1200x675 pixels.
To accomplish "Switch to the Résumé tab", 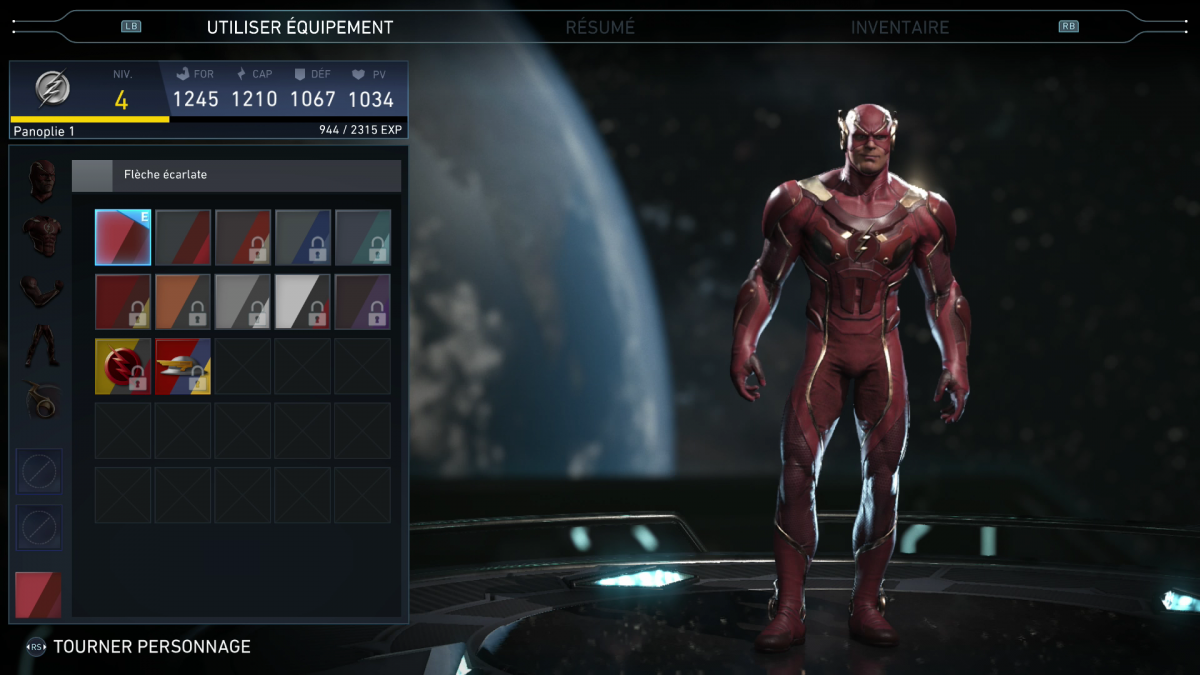I will (x=600, y=27).
